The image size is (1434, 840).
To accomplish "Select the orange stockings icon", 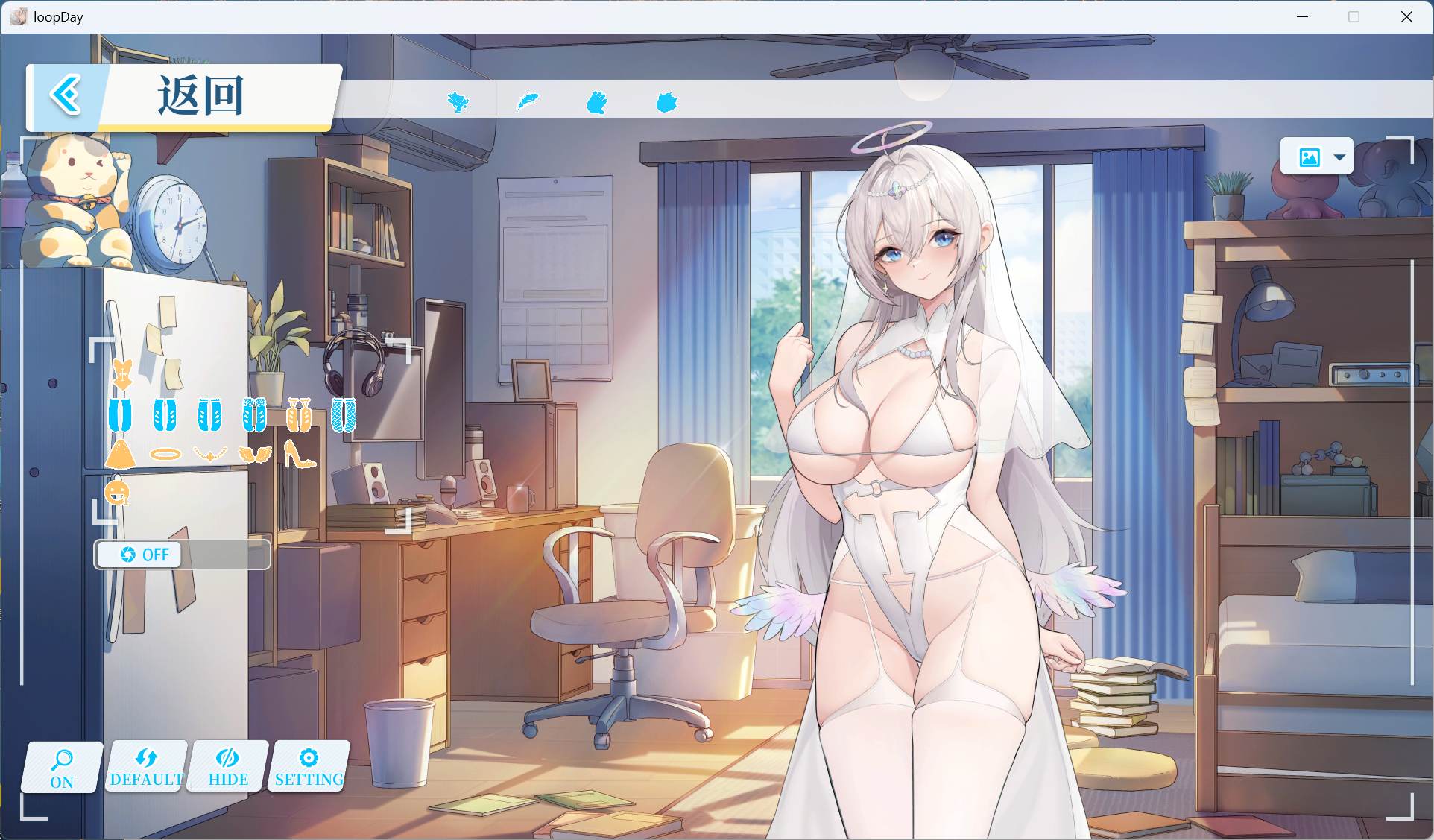I will pyautogui.click(x=299, y=415).
